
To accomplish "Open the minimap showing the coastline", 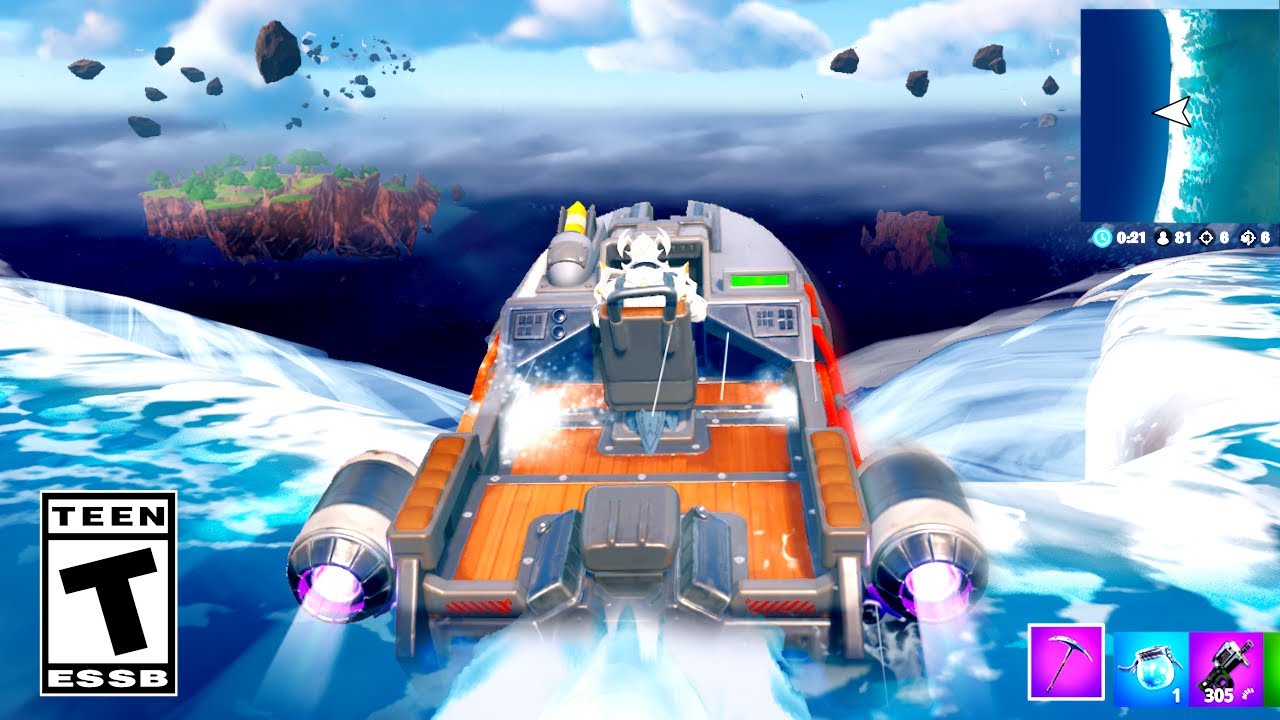I will tap(1176, 115).
